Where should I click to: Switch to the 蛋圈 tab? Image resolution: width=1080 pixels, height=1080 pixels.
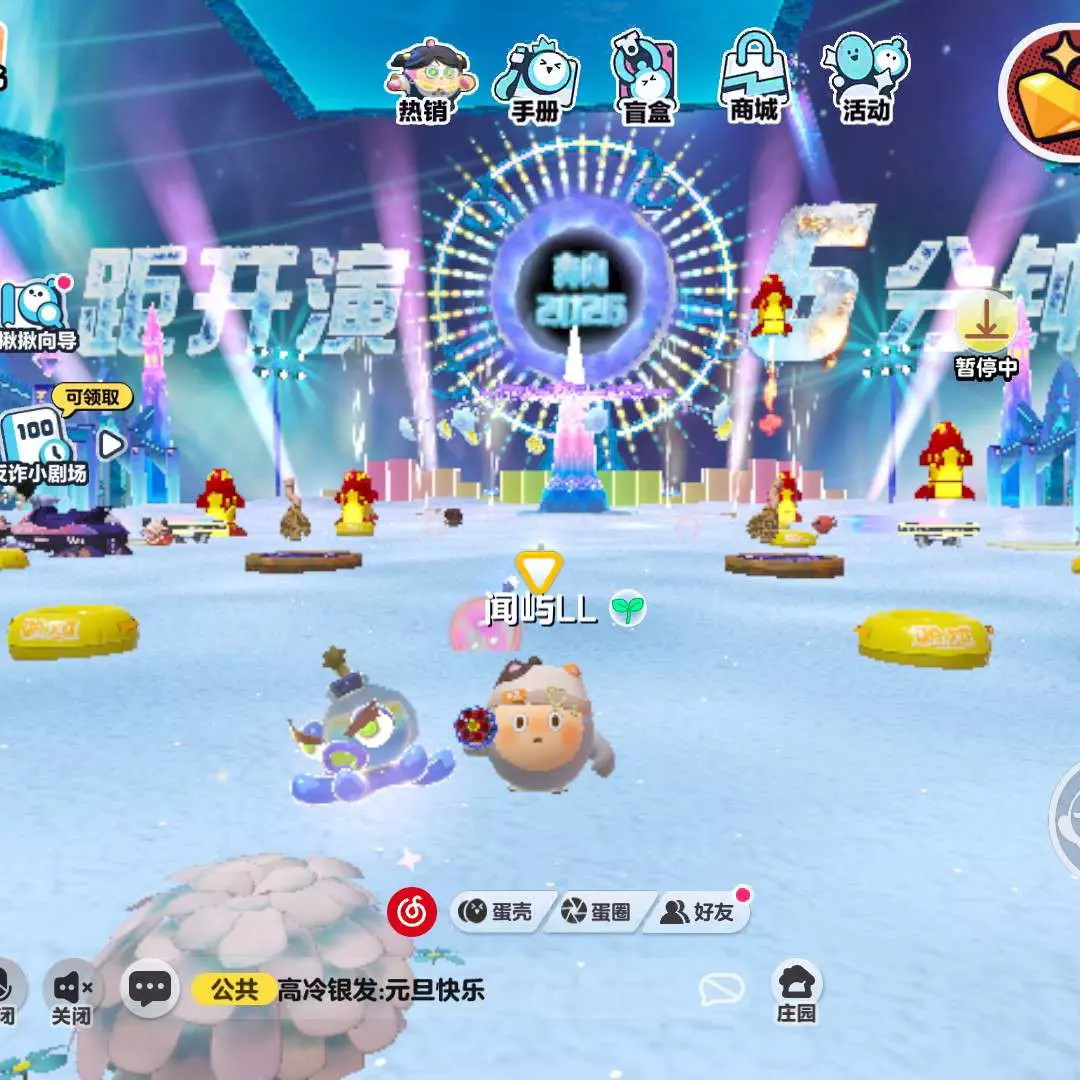coord(598,912)
